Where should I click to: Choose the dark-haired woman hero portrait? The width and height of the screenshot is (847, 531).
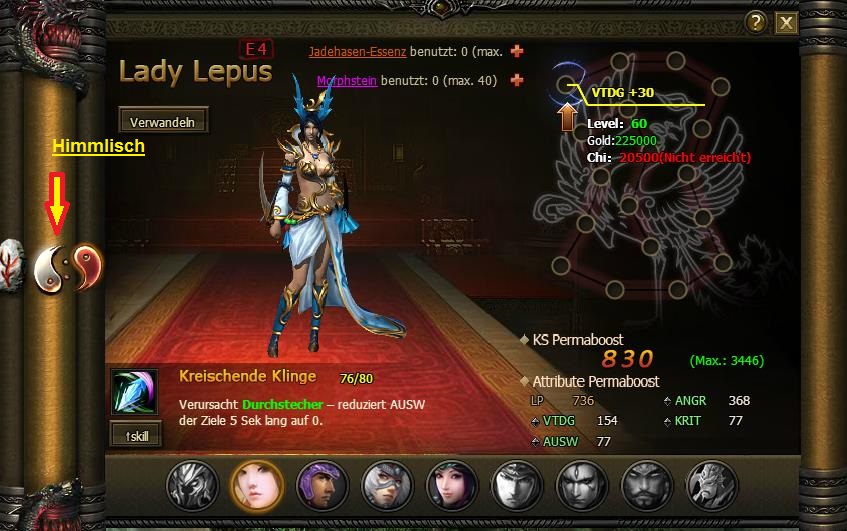[452, 485]
